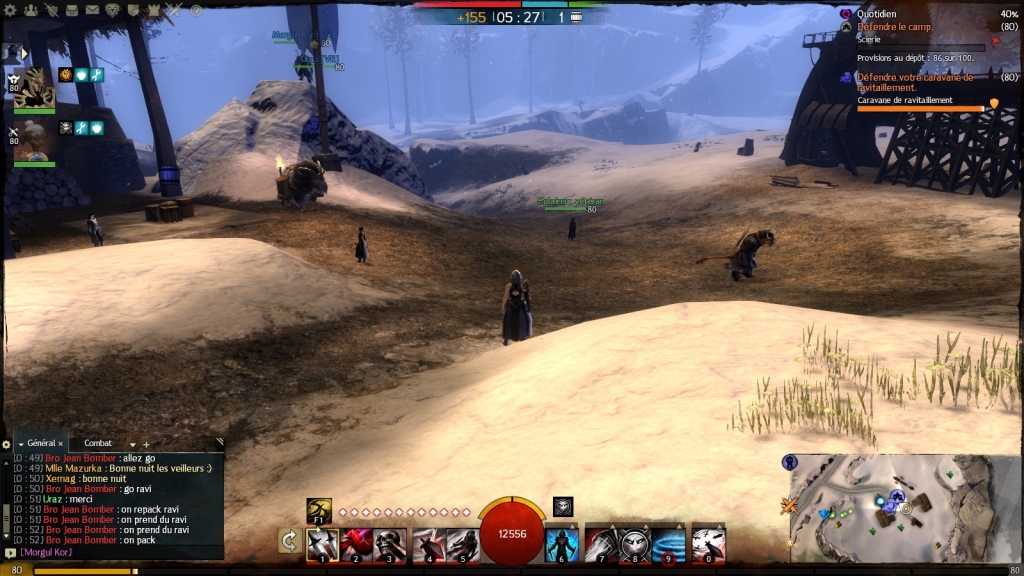This screenshot has height=576, width=1024.
Task: Use the dual daggers skill 1
Action: 323,544
